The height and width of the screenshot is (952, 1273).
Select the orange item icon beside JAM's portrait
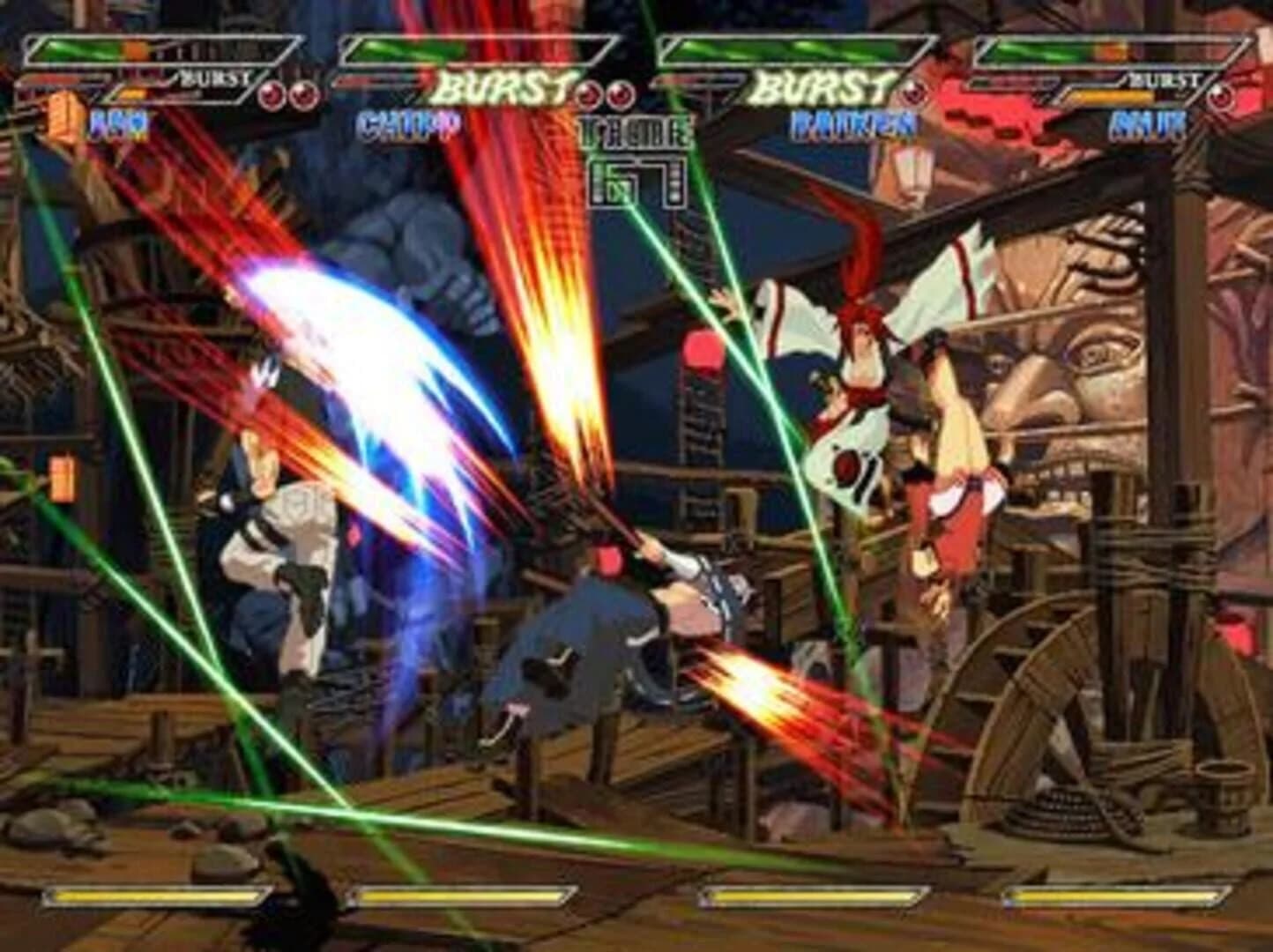[x=60, y=115]
